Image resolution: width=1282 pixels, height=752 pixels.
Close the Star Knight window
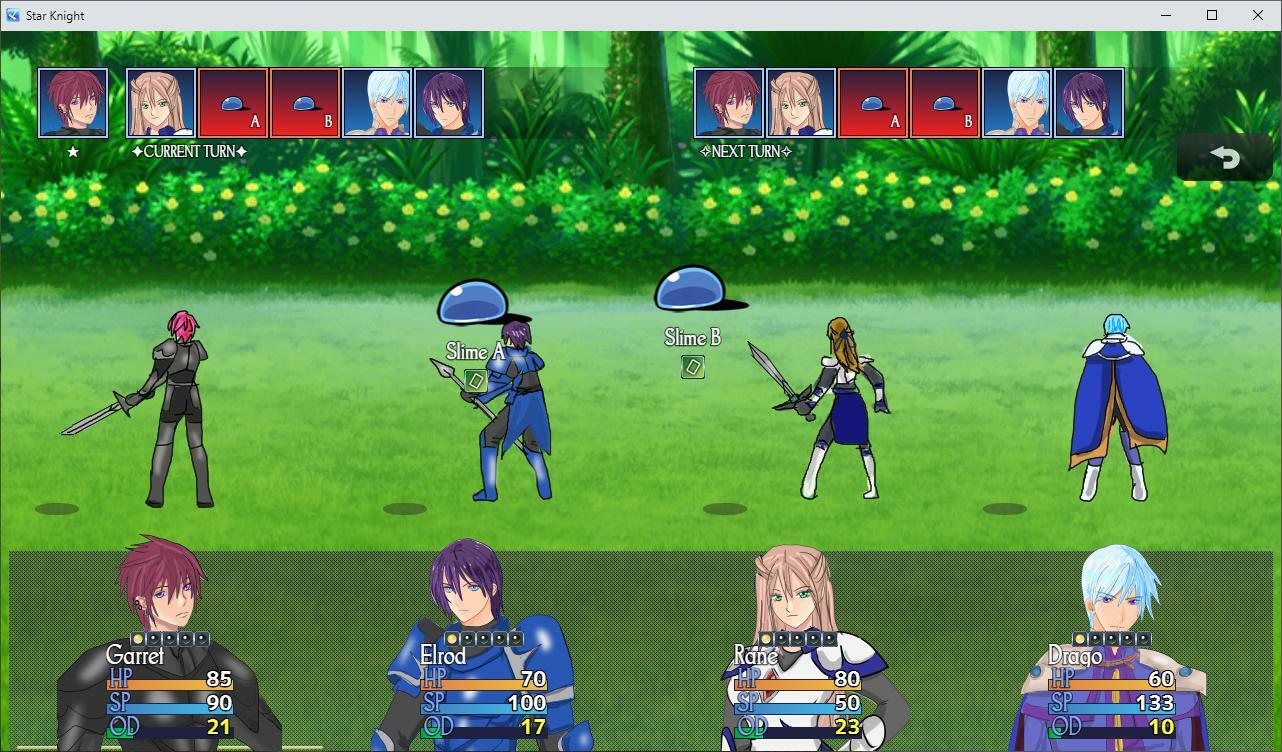click(1258, 15)
